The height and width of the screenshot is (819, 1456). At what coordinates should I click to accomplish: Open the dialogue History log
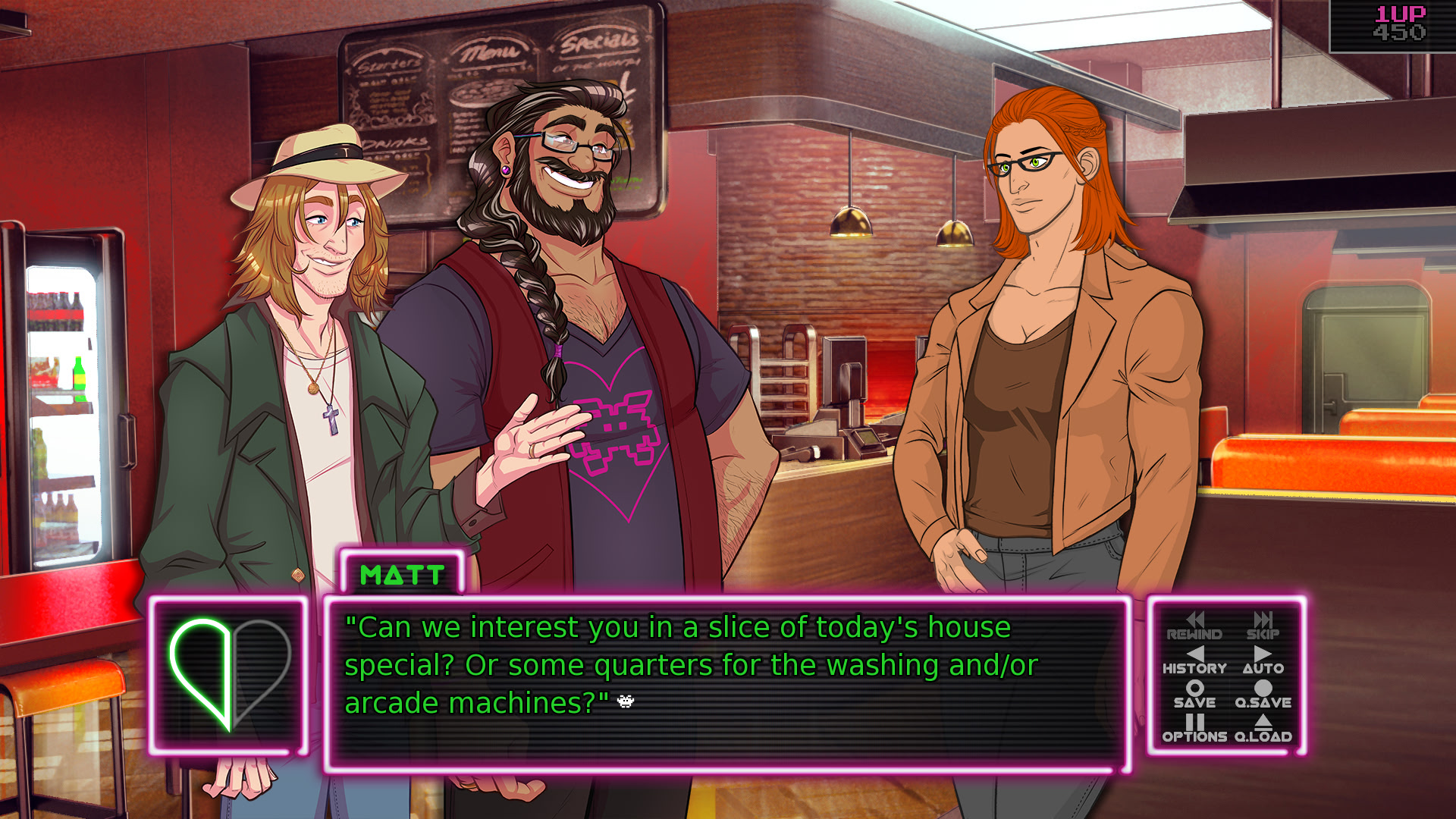pyautogui.click(x=1195, y=661)
